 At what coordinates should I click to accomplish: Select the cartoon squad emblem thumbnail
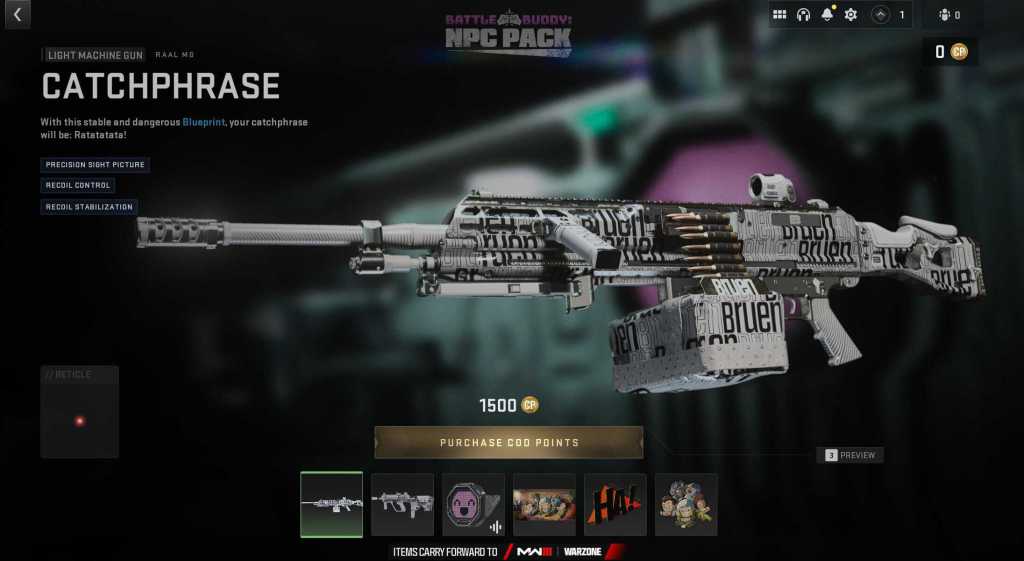686,504
